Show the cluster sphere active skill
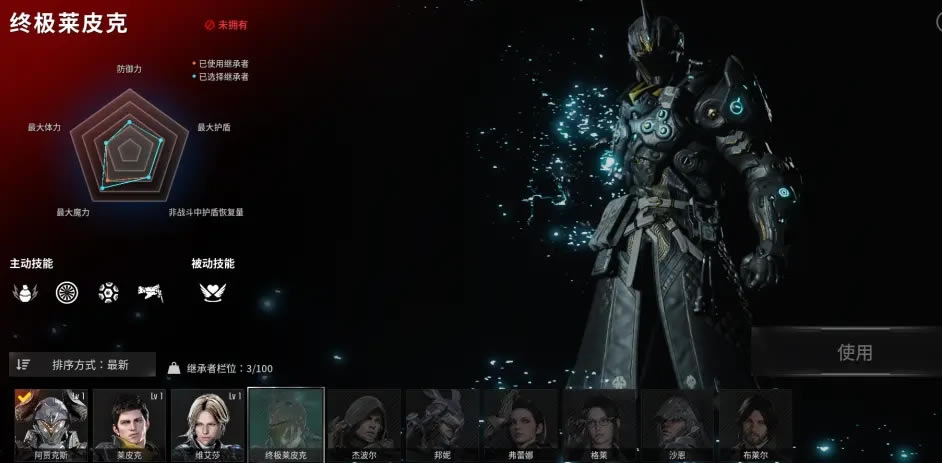 pos(109,293)
